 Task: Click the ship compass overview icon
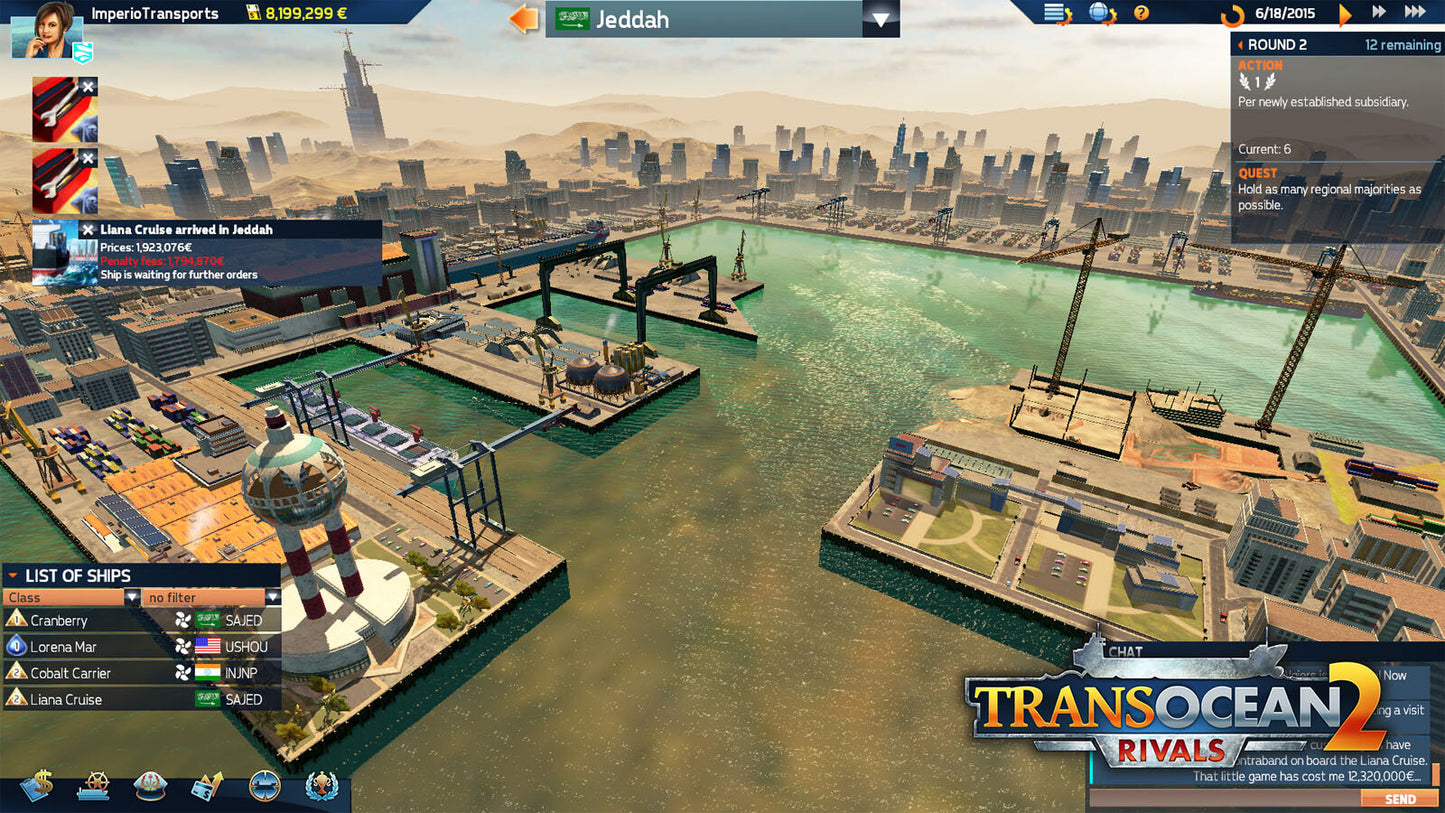pos(264,787)
